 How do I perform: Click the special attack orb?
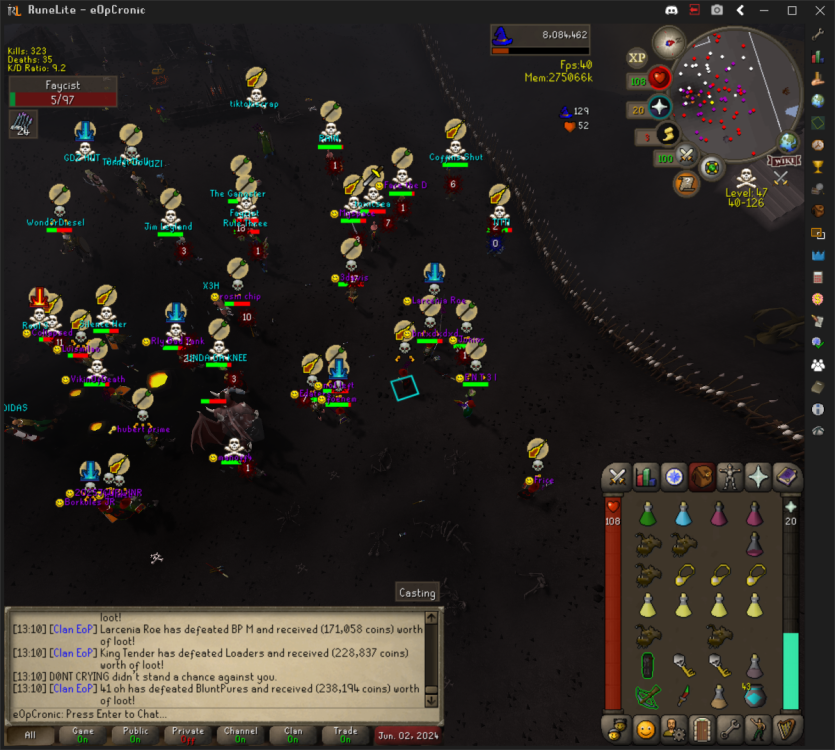click(x=686, y=156)
